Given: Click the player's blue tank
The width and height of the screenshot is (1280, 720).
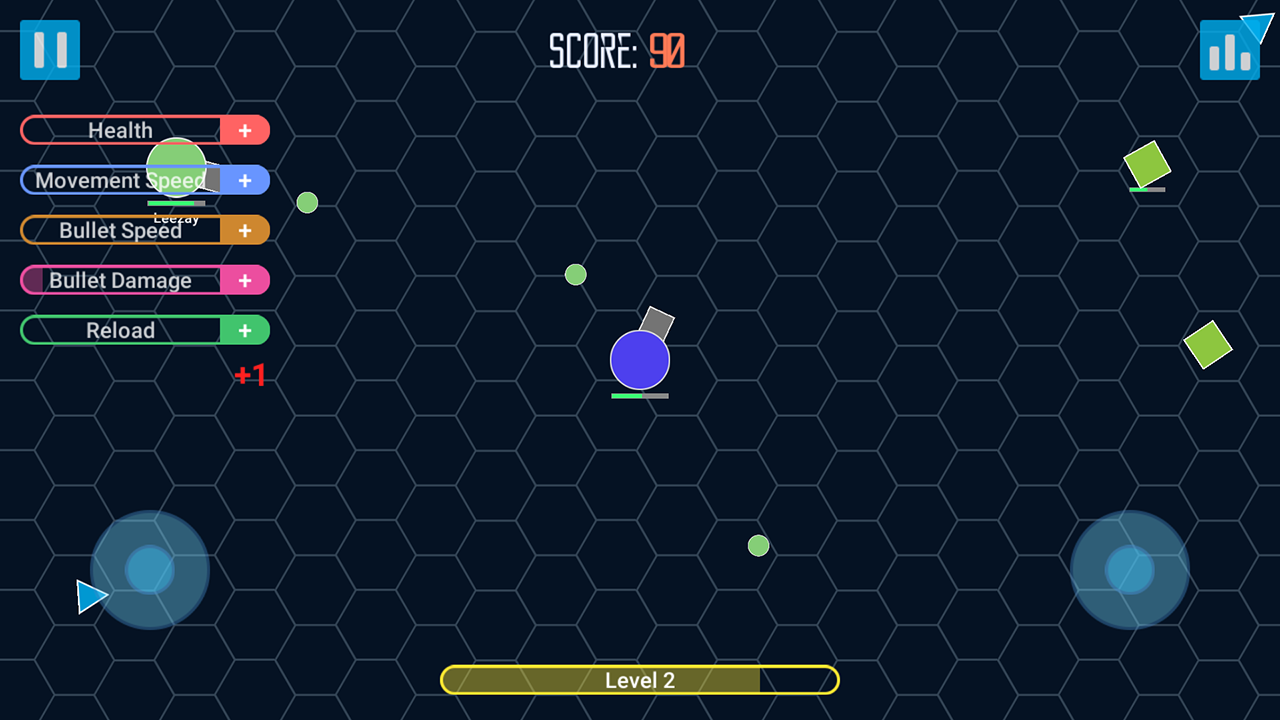Looking at the screenshot, I should [x=639, y=358].
